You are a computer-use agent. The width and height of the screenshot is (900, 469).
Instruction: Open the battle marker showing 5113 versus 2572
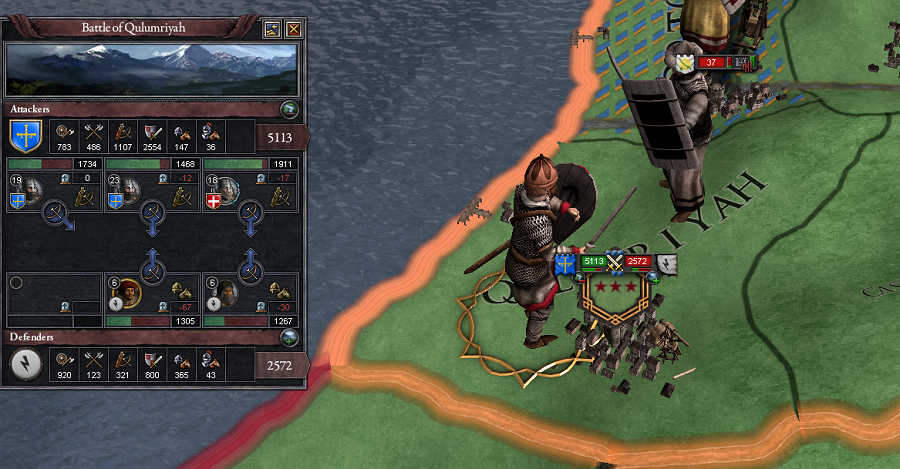click(616, 263)
